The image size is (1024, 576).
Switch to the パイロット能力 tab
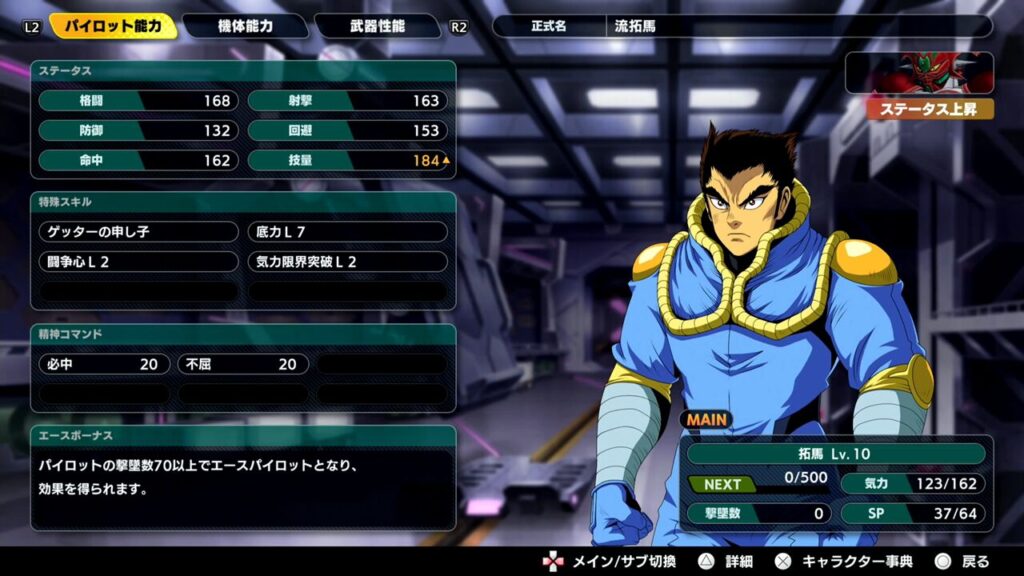click(113, 26)
